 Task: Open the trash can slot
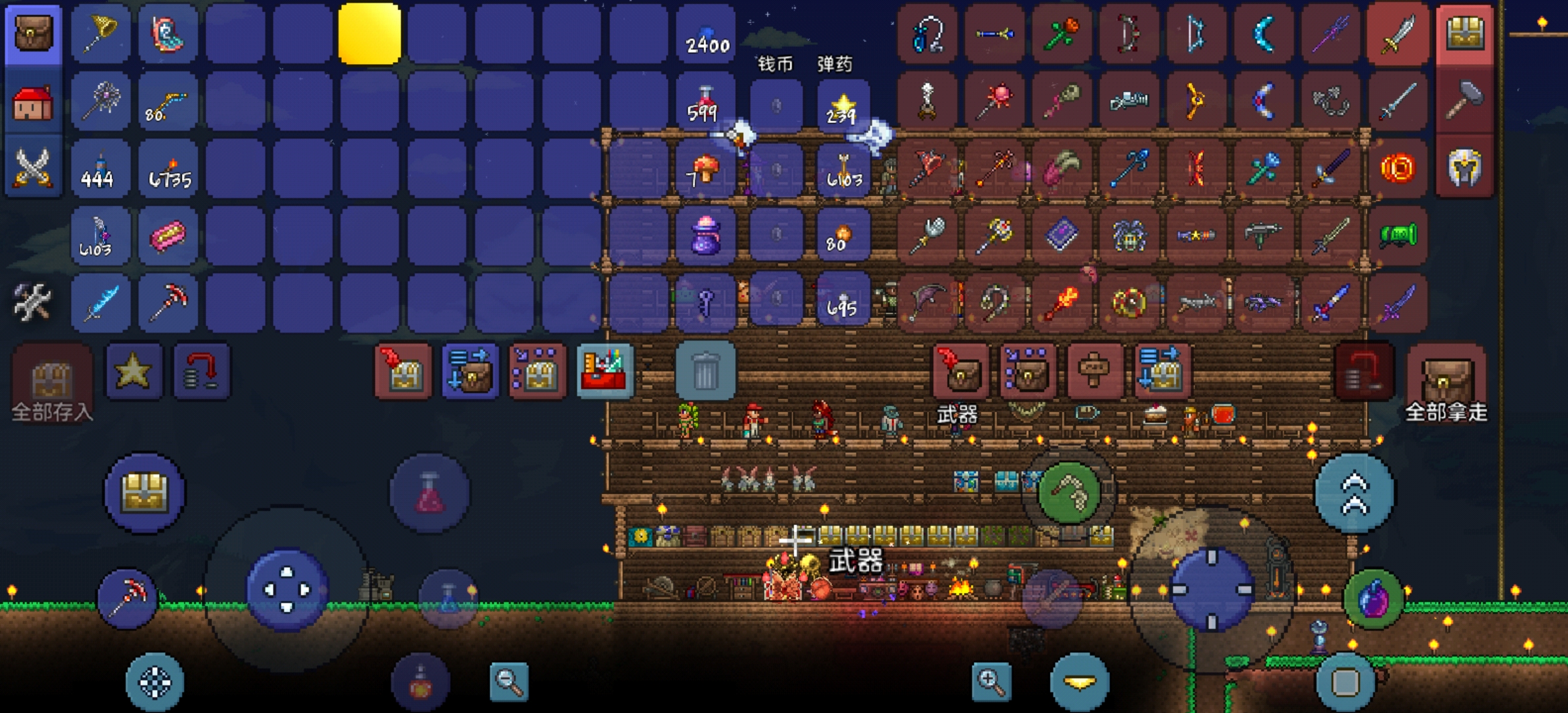[x=705, y=370]
